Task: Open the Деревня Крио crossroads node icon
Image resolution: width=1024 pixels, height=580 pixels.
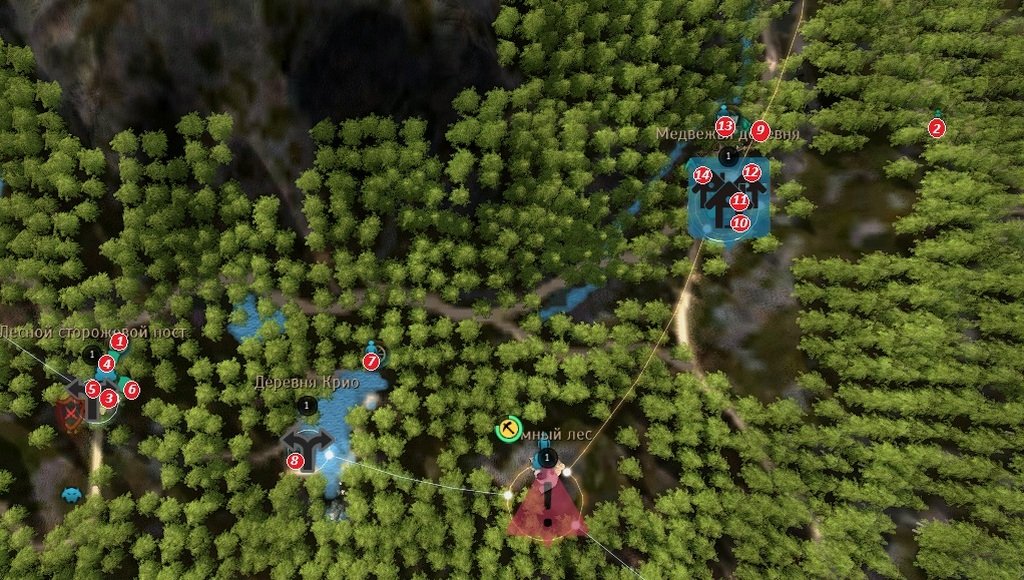Action: 310,447
